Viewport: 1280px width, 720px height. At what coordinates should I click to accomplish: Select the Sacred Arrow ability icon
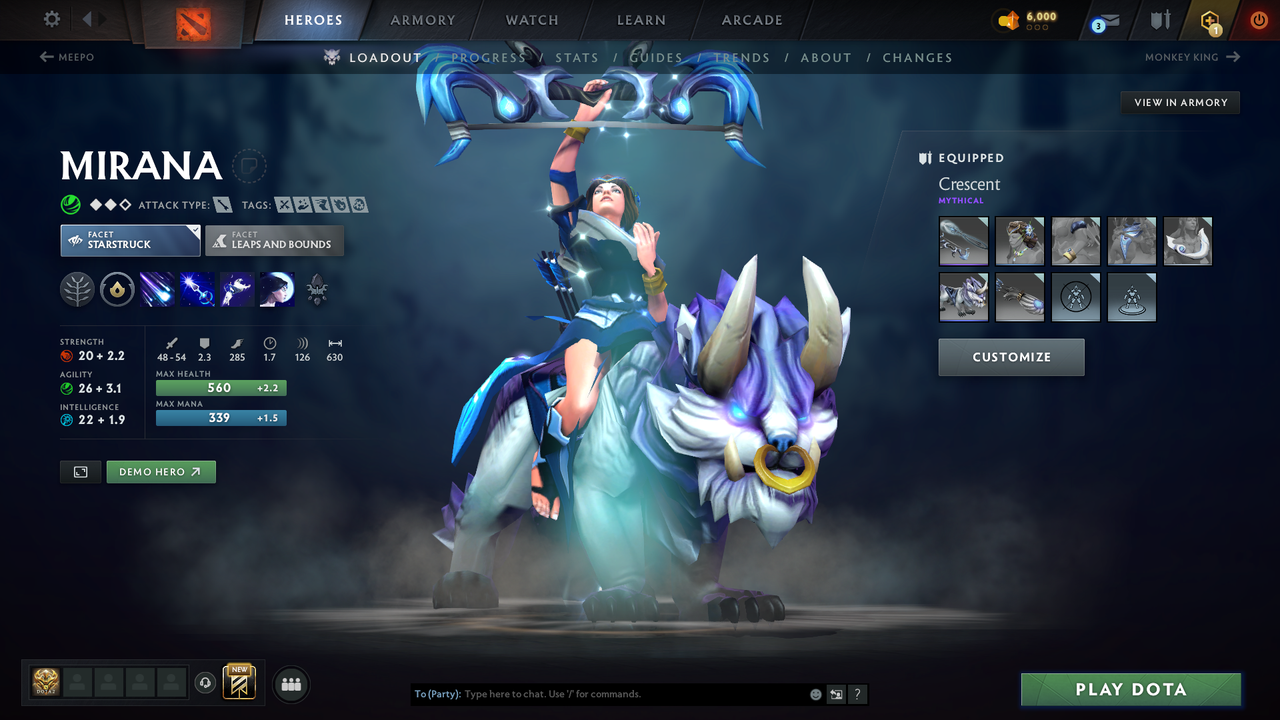[196, 289]
